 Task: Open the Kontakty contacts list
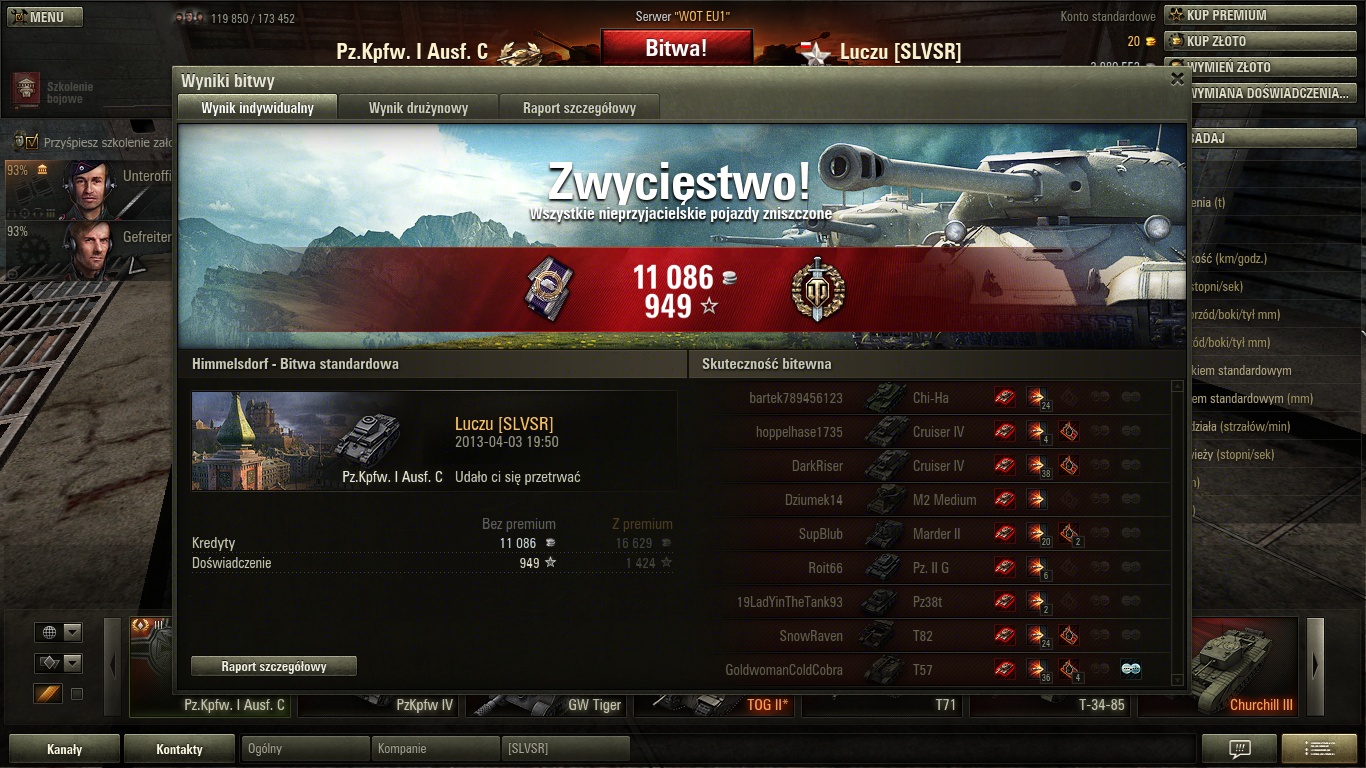coord(180,748)
